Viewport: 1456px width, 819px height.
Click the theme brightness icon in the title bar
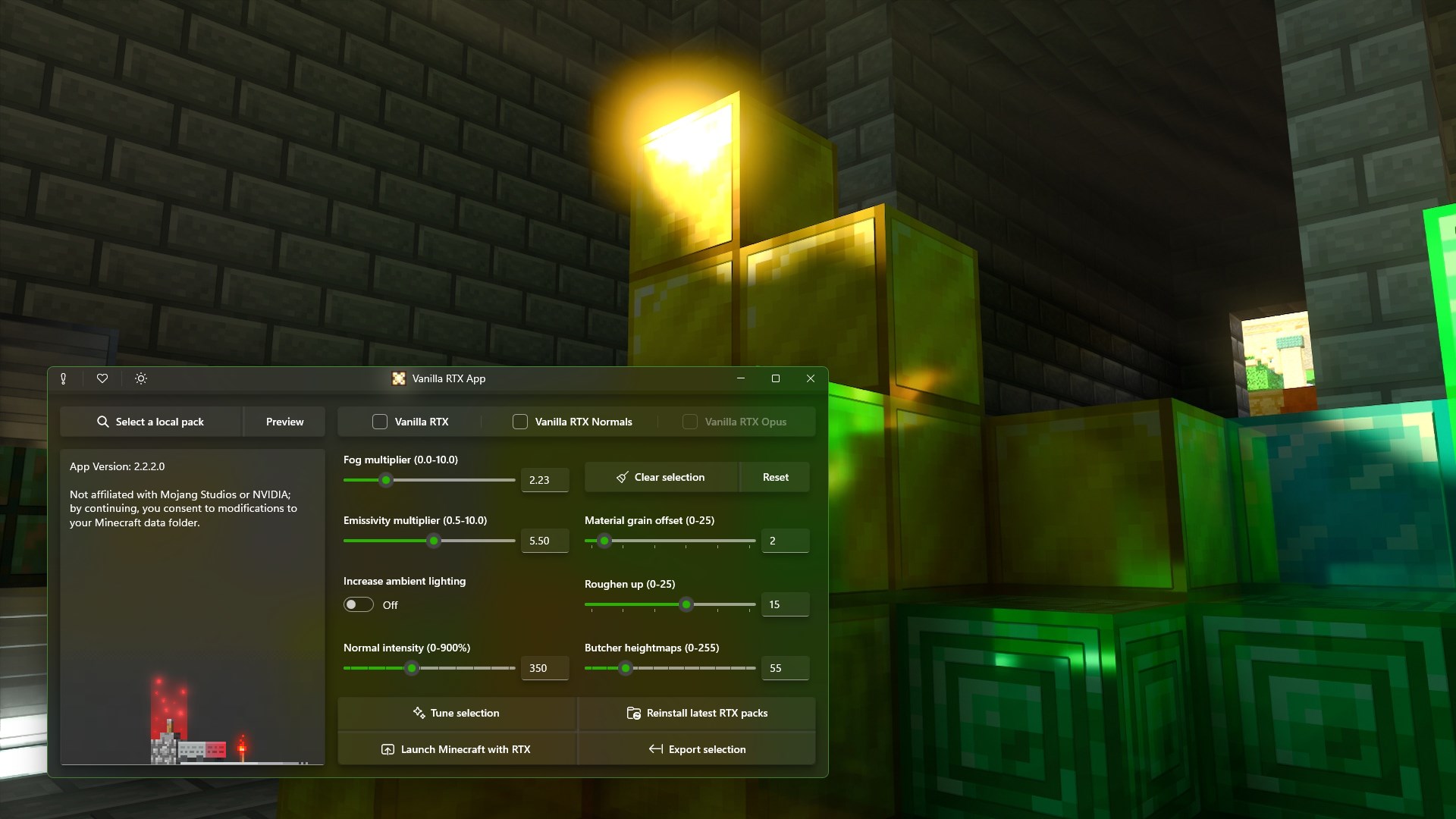[x=140, y=378]
